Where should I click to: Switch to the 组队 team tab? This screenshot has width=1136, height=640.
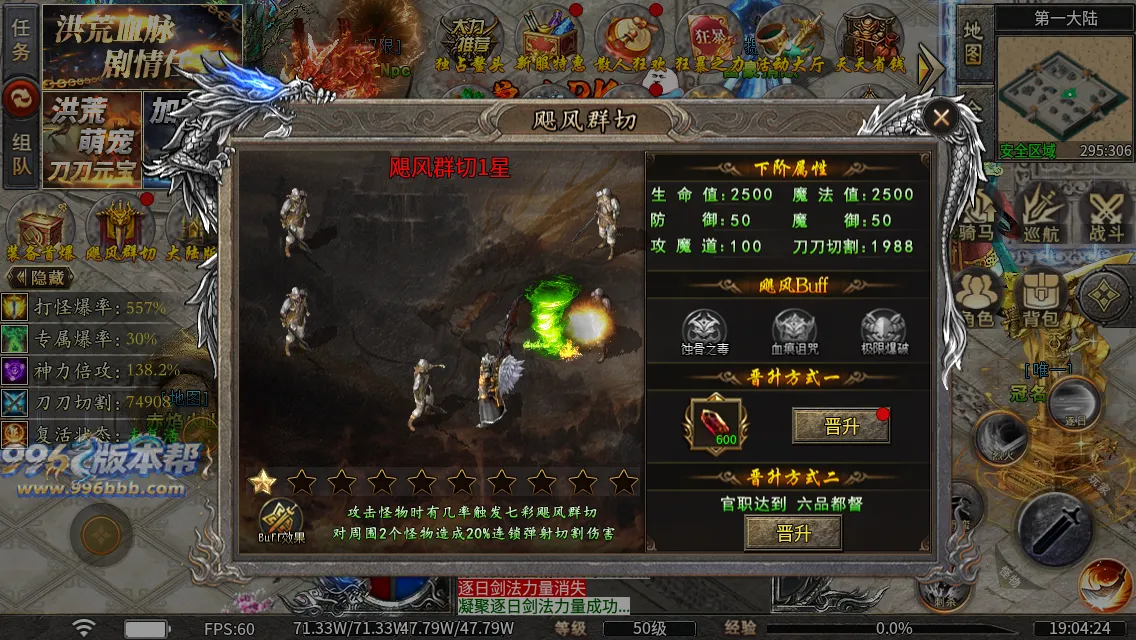20,156
